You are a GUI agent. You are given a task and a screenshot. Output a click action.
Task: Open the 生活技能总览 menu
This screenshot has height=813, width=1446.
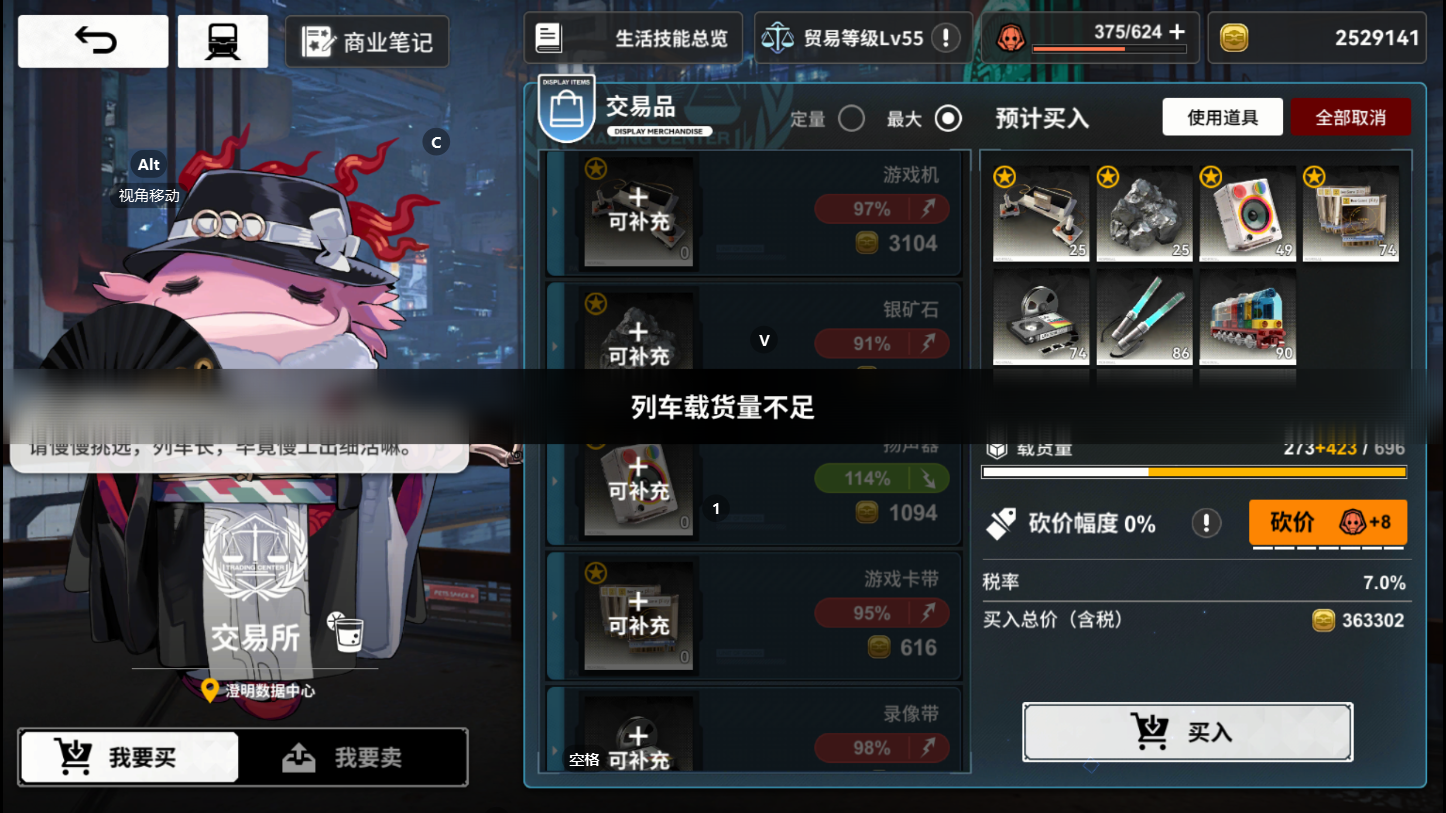pyautogui.click(x=632, y=37)
